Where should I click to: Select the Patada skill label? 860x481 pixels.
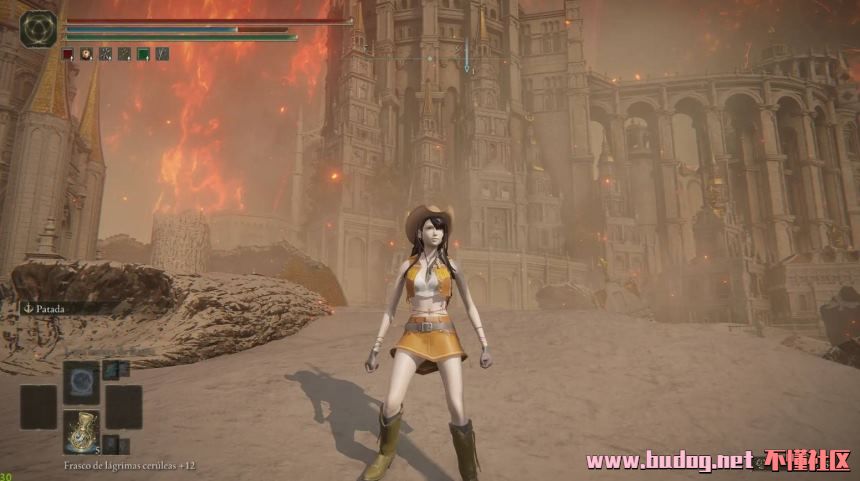click(x=45, y=310)
